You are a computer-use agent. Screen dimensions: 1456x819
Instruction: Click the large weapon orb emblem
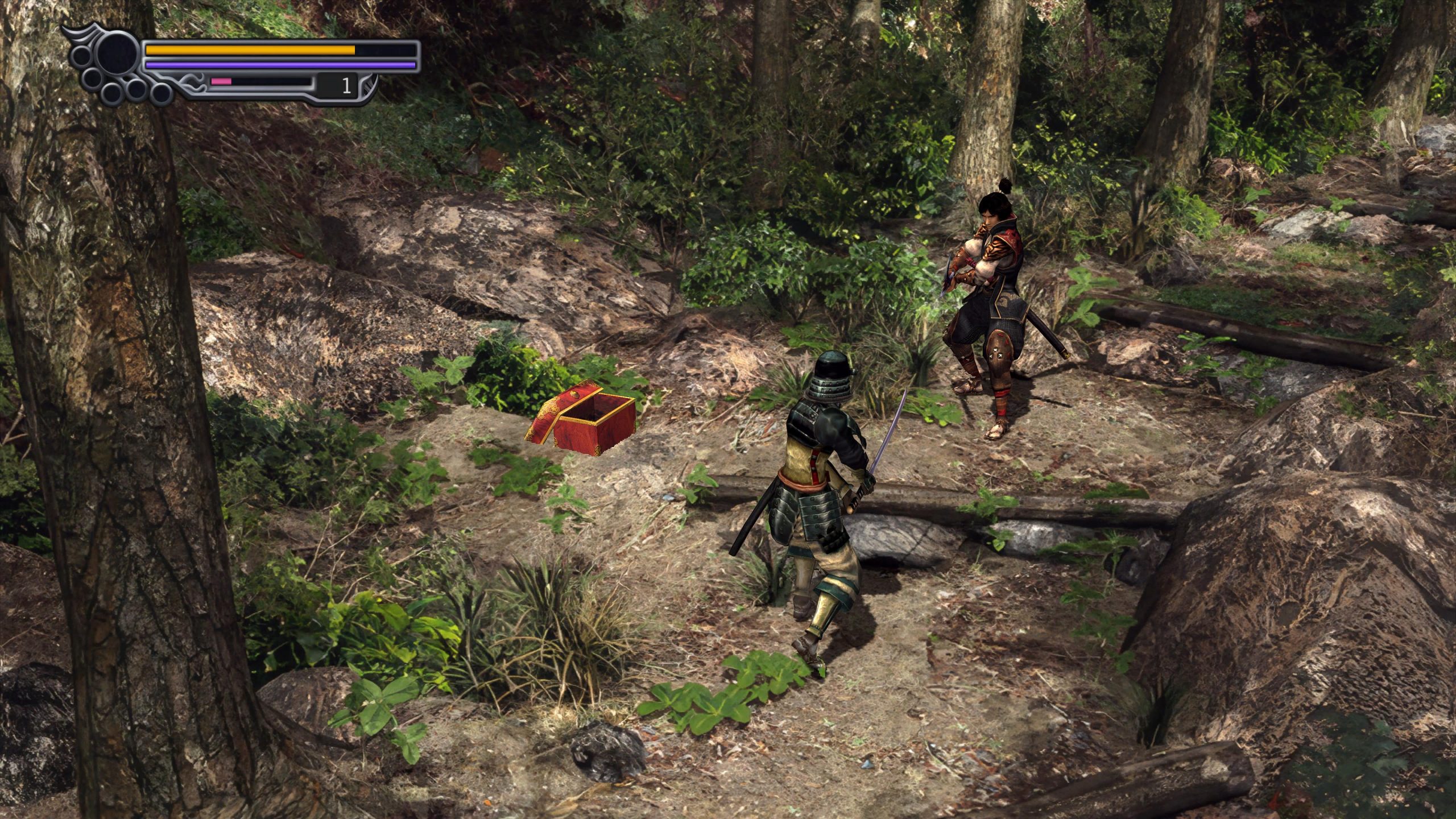coord(118,55)
